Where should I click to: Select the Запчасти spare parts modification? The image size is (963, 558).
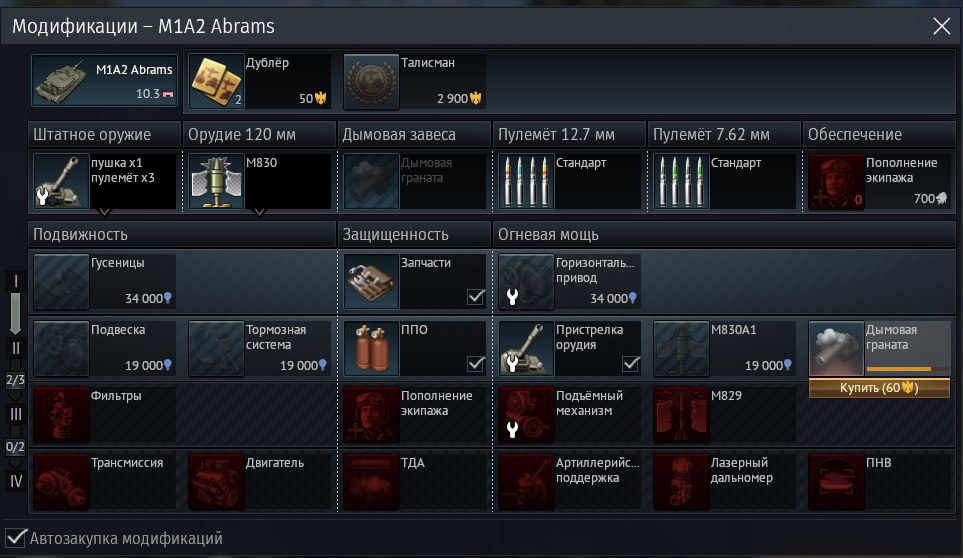click(x=414, y=281)
